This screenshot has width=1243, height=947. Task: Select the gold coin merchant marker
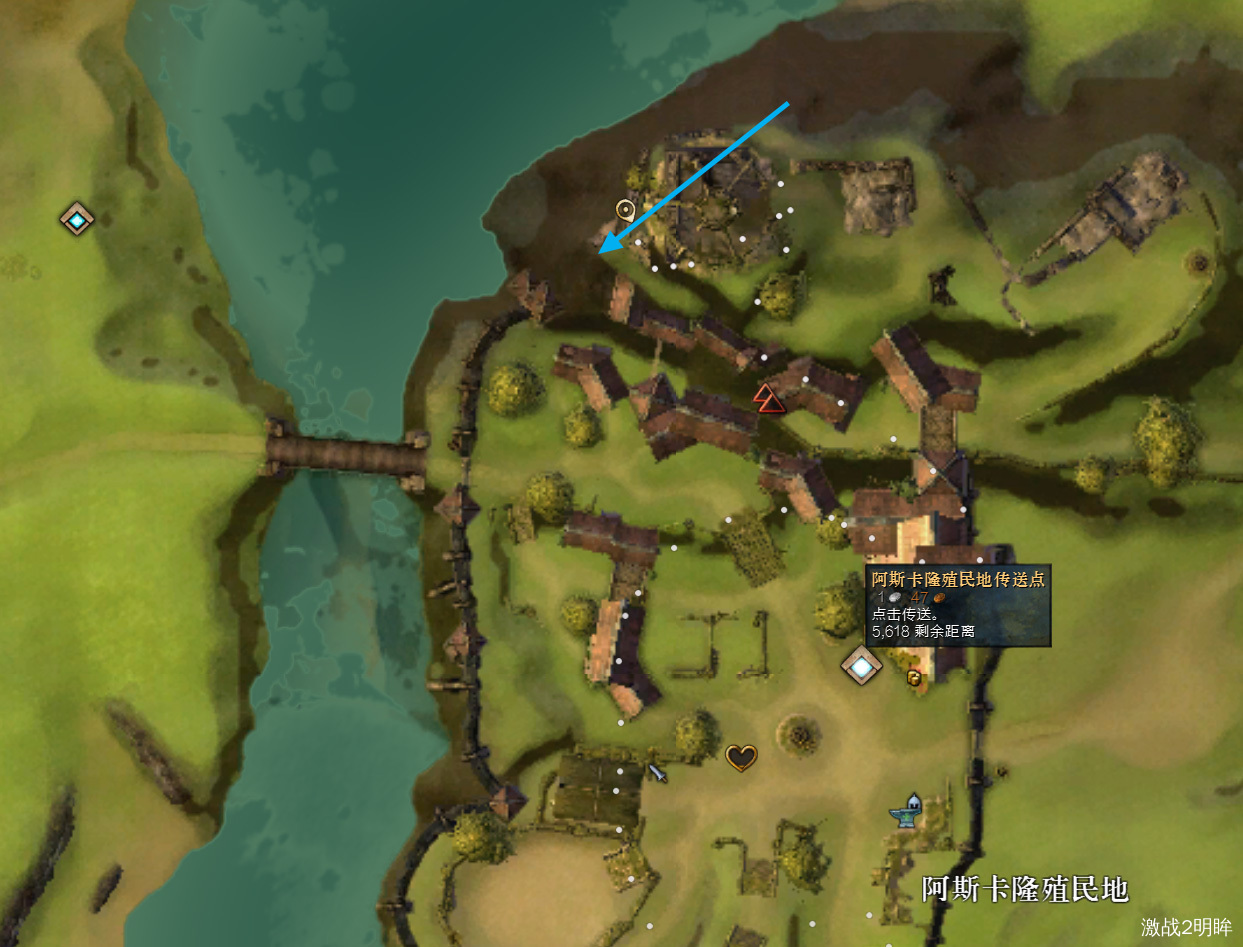pyautogui.click(x=913, y=678)
